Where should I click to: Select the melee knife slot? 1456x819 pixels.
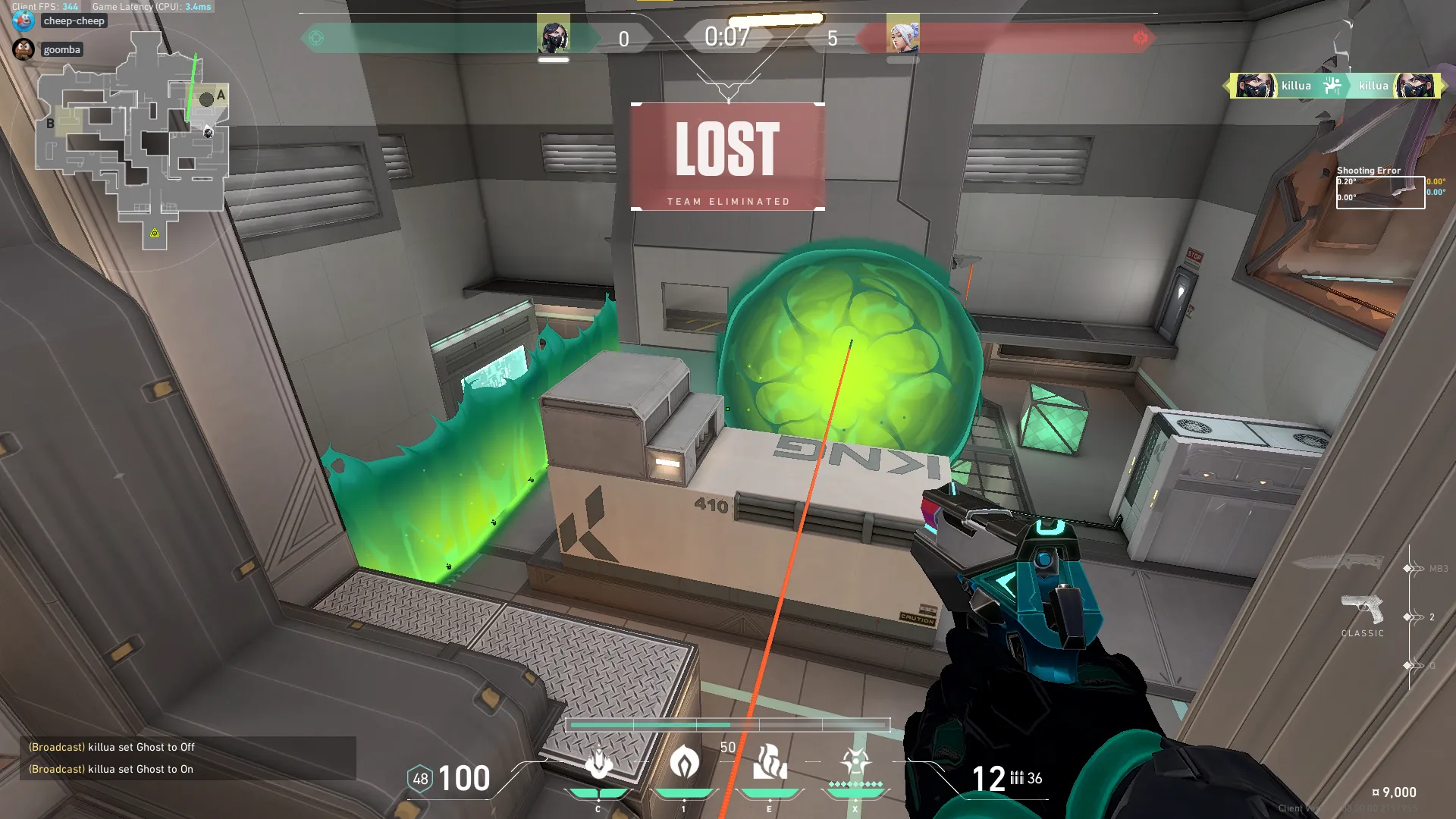tap(1338, 563)
